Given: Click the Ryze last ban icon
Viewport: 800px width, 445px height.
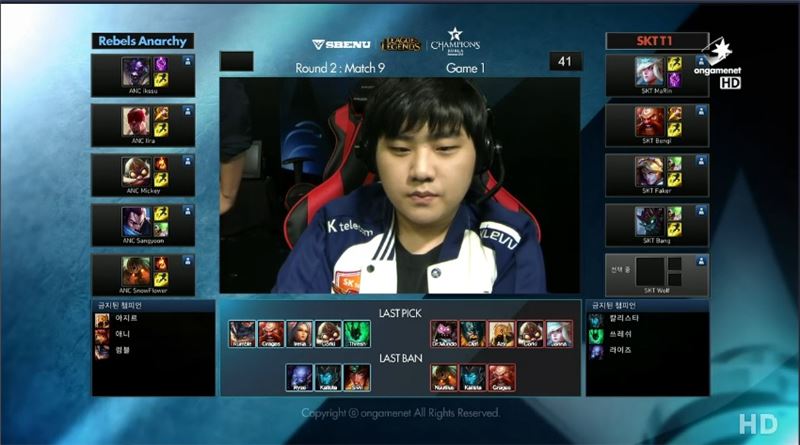Looking at the screenshot, I should 299,377.
